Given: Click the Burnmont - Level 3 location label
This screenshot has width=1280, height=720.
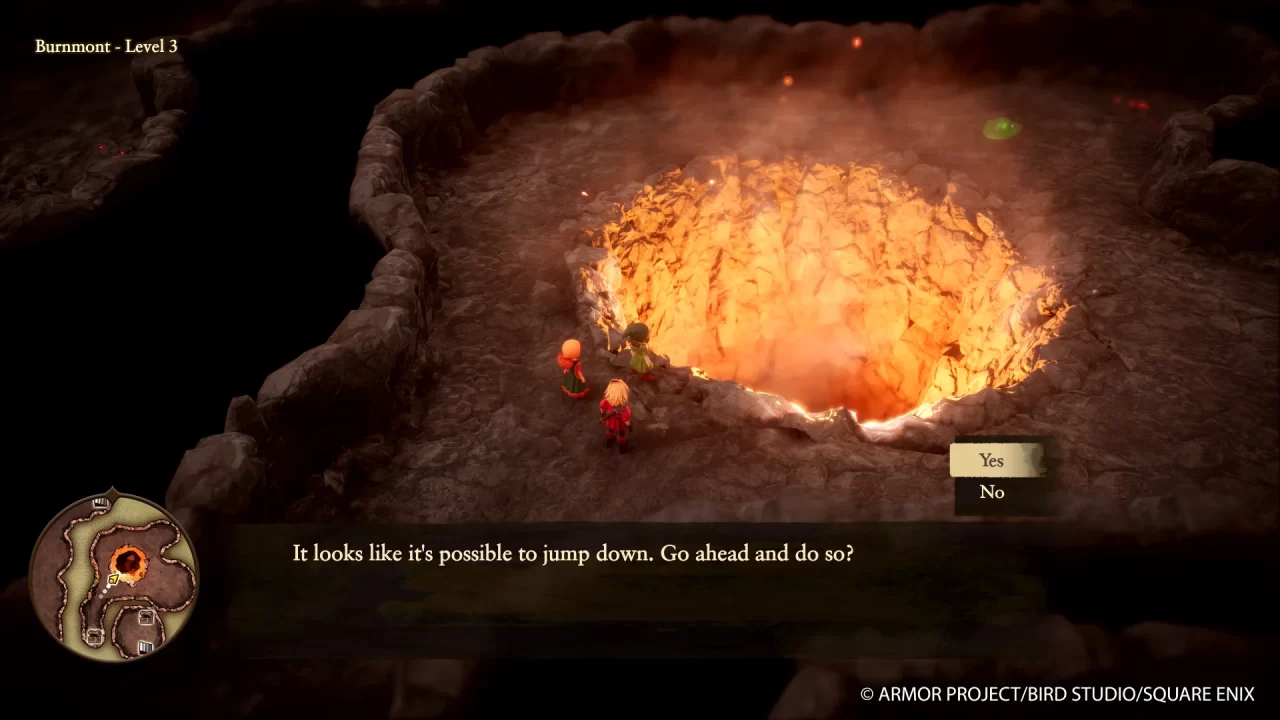Looking at the screenshot, I should [x=107, y=46].
